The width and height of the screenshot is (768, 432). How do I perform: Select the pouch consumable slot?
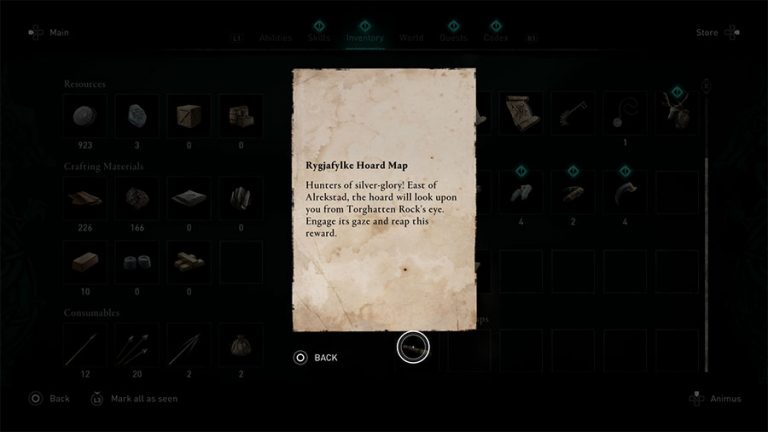(x=241, y=346)
